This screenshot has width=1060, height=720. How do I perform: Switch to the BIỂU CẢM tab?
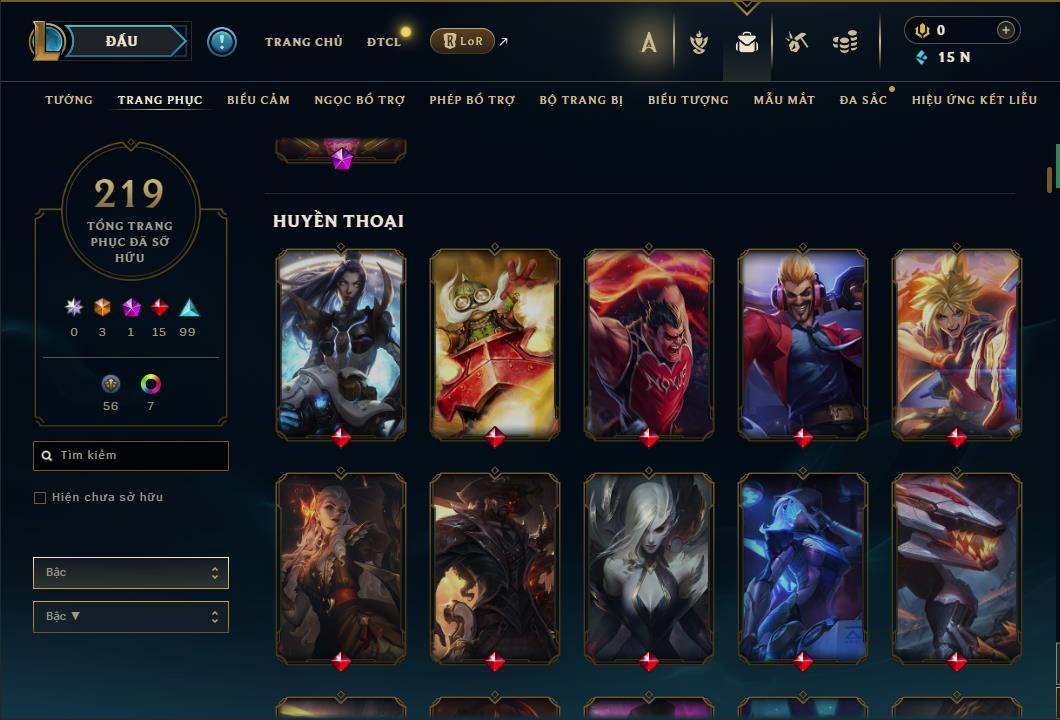pos(258,100)
